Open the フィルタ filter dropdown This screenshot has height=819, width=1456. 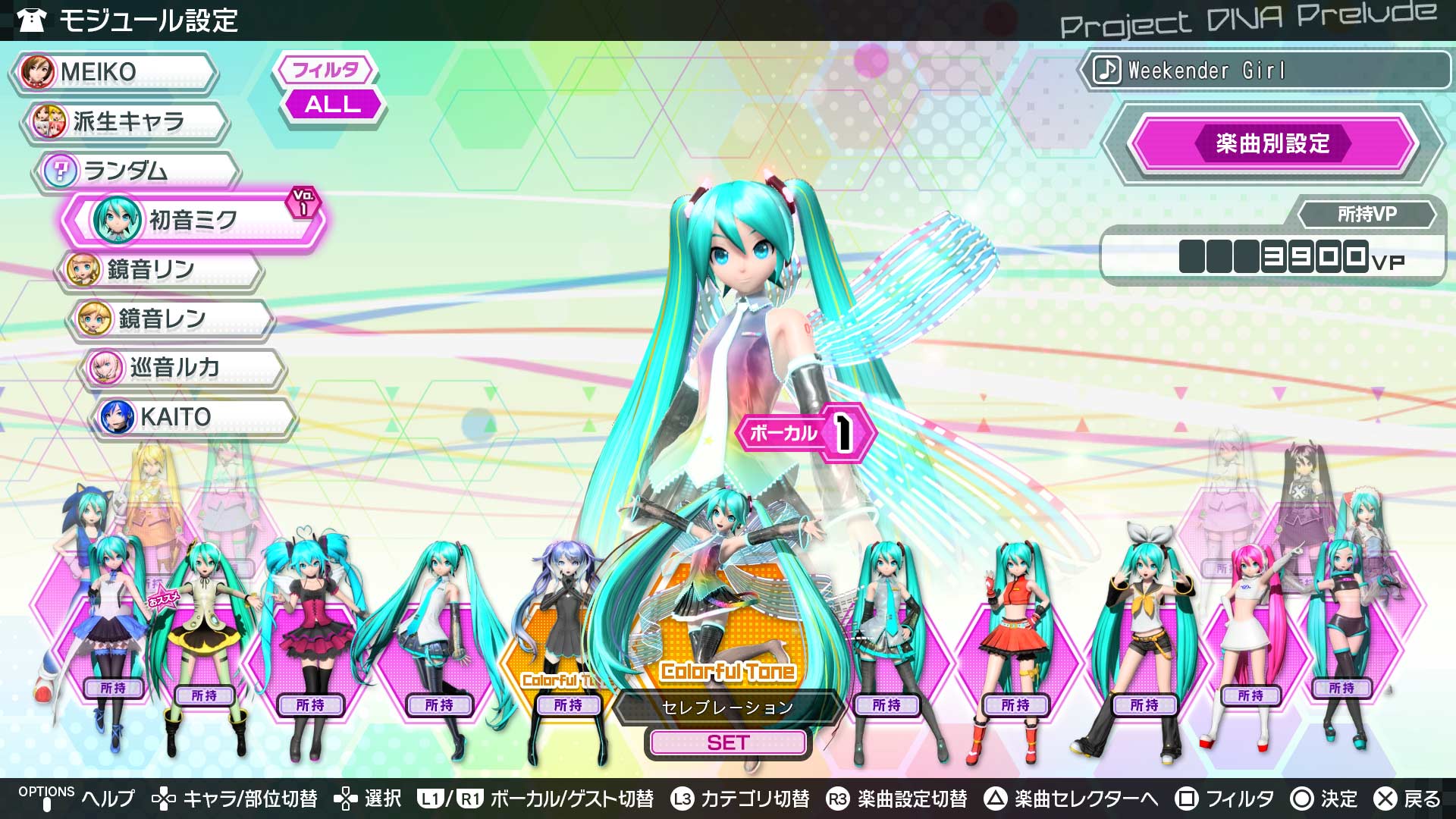pos(326,69)
